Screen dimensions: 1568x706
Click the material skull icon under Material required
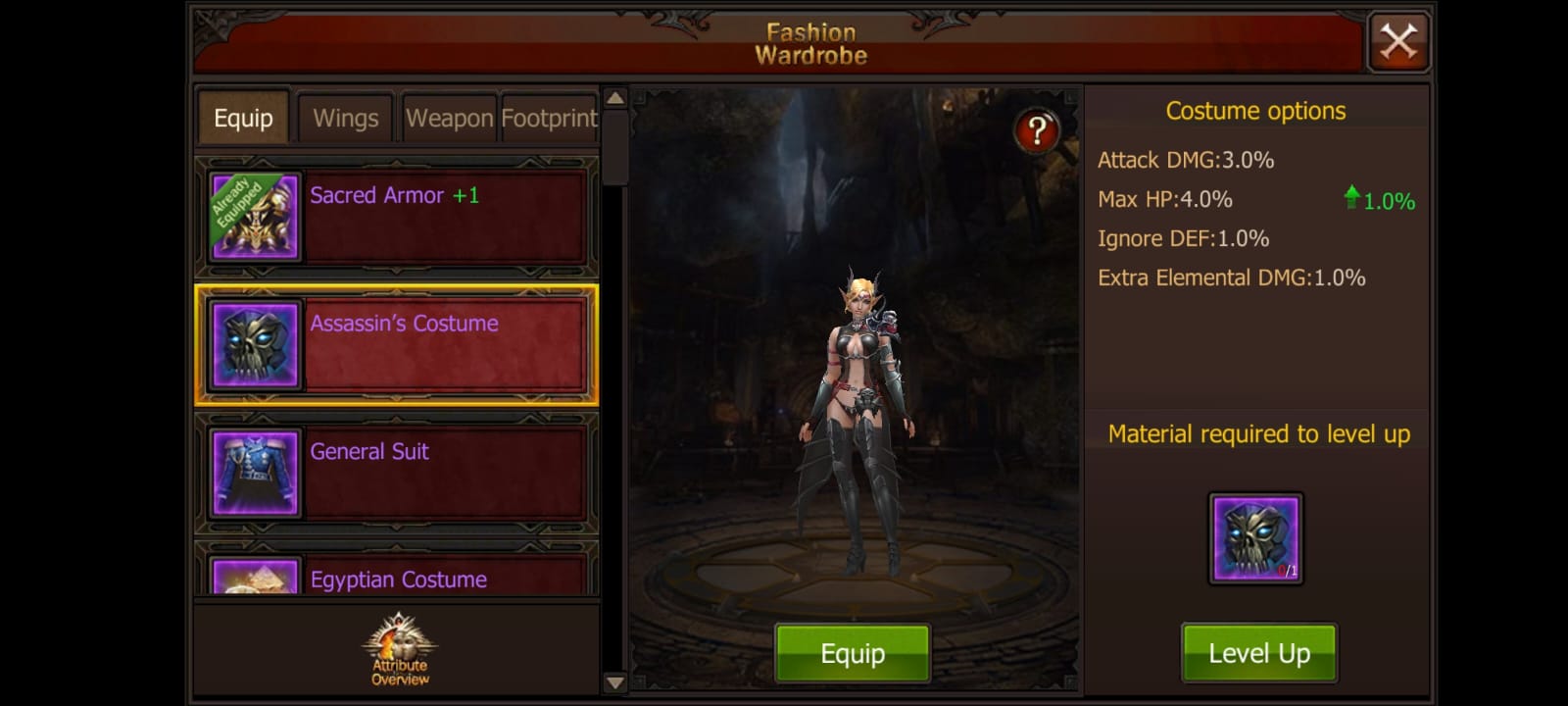tap(1257, 537)
